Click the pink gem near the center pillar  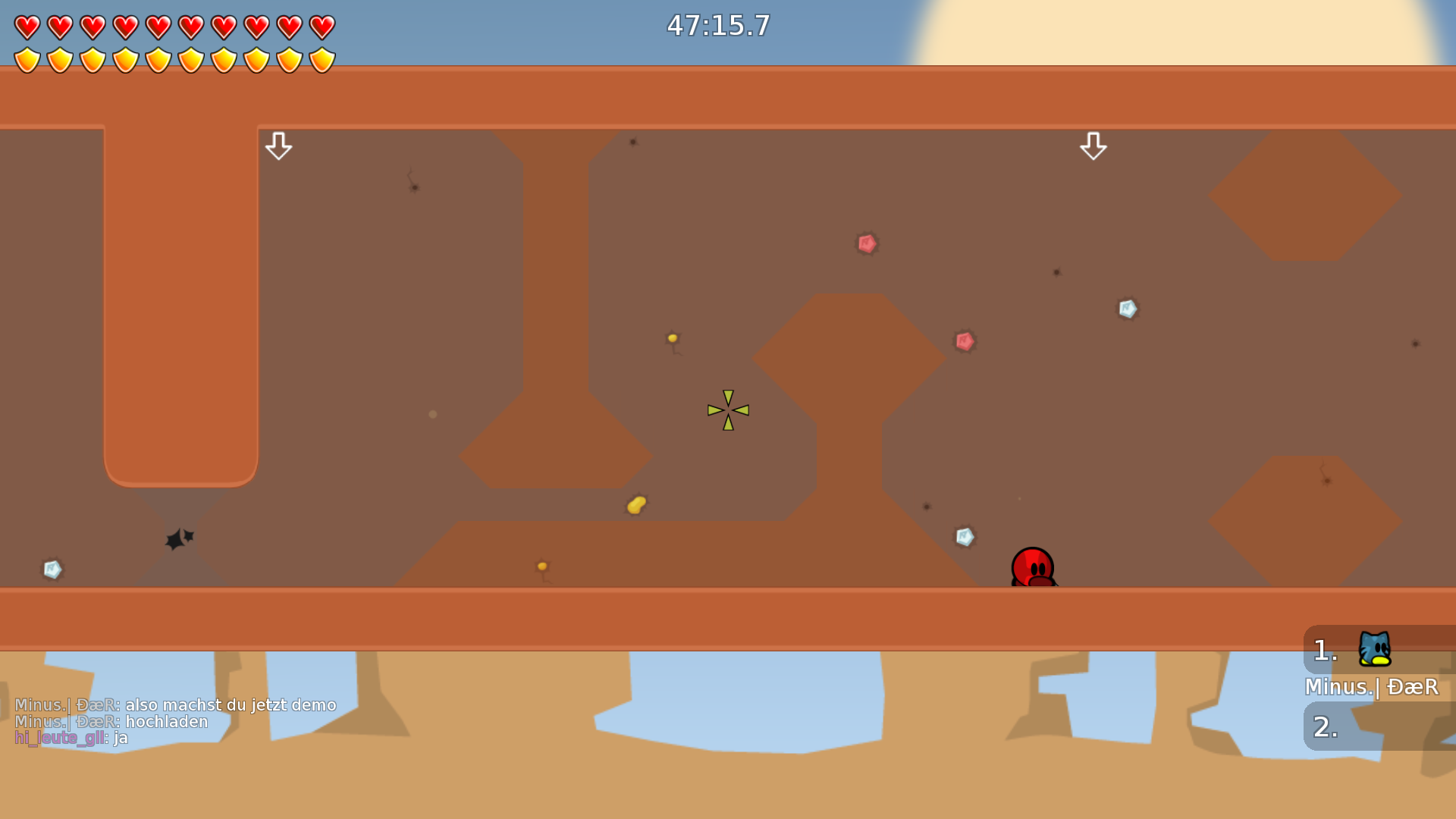tap(965, 341)
